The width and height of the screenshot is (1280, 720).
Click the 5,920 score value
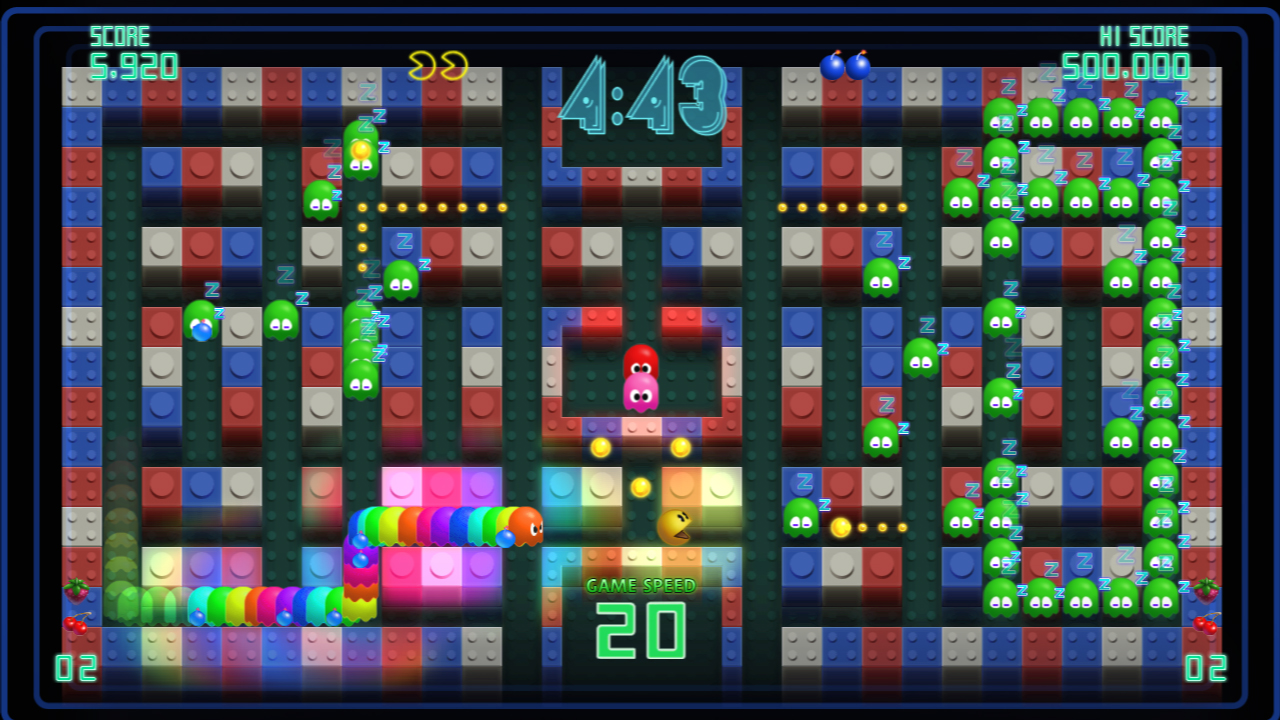click(135, 68)
